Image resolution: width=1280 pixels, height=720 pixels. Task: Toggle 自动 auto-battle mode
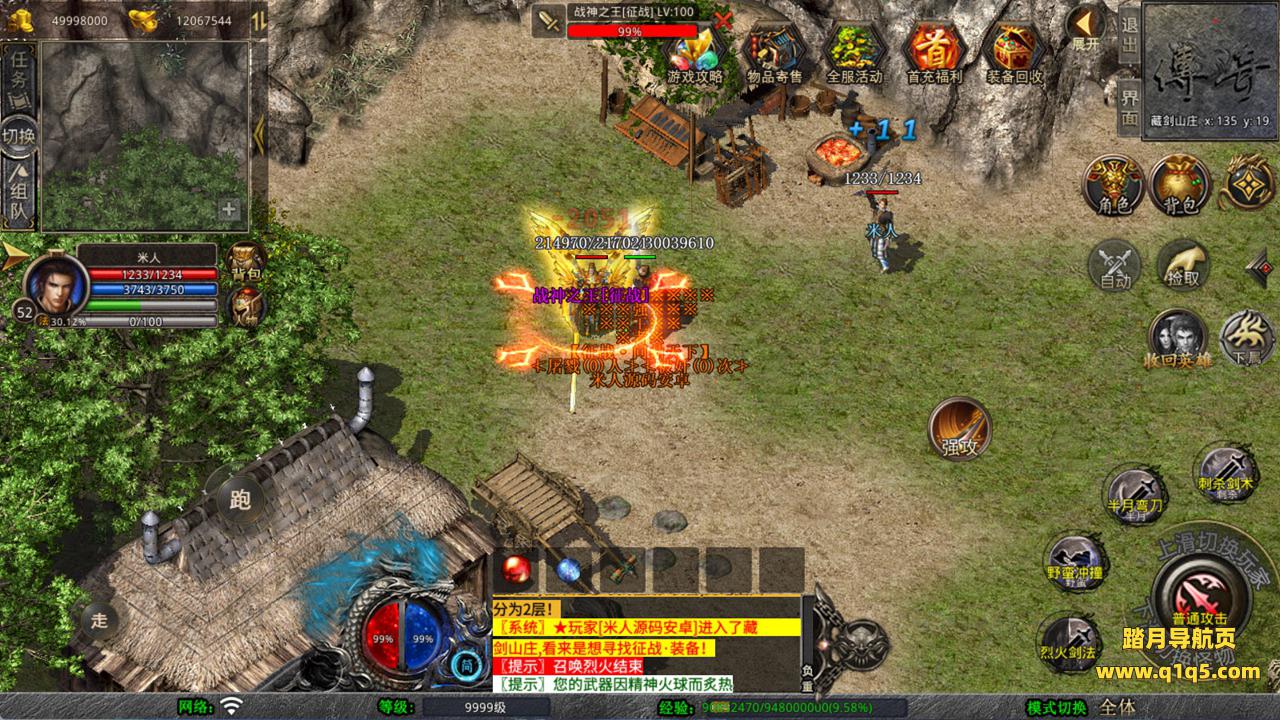point(1115,265)
